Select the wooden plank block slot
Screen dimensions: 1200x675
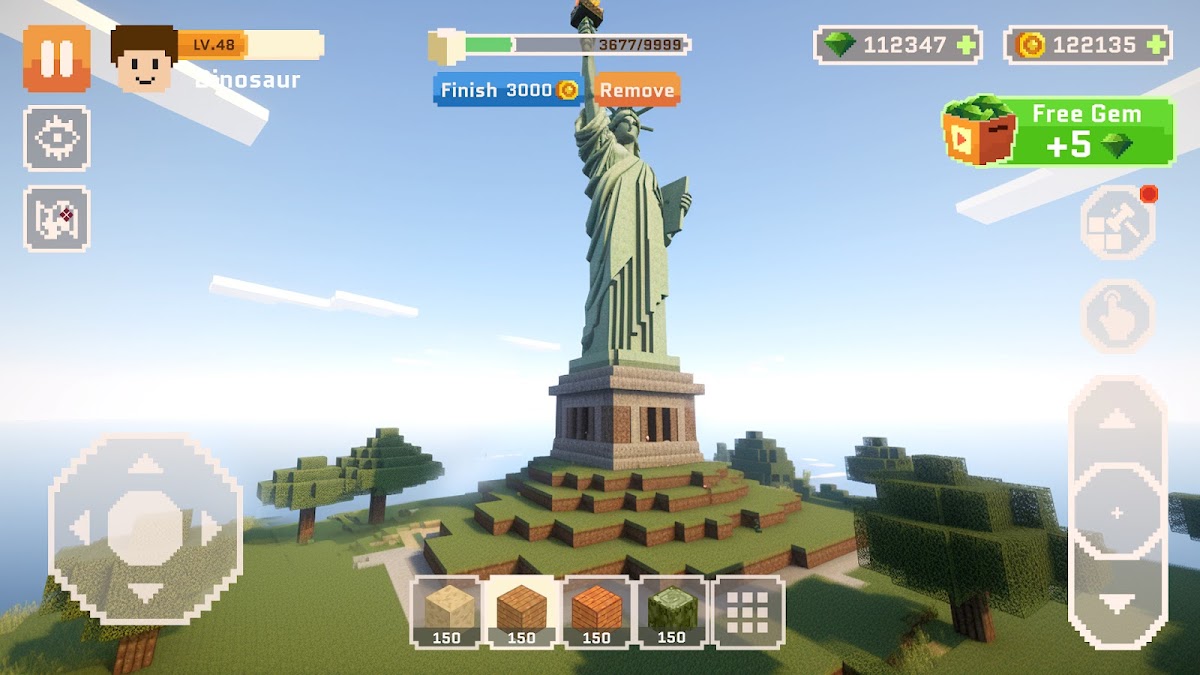pyautogui.click(x=521, y=611)
